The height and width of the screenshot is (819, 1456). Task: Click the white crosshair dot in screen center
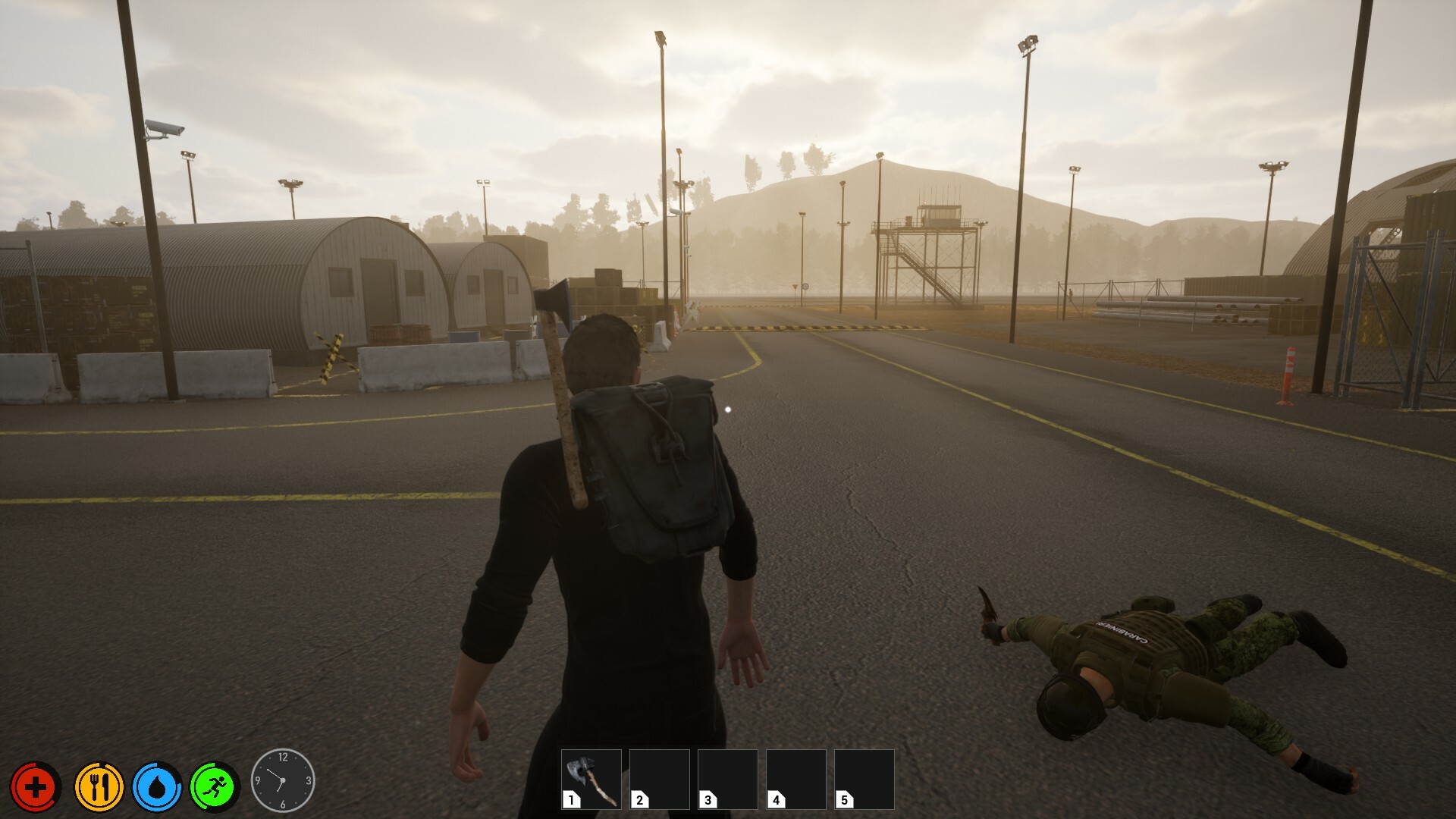click(727, 409)
